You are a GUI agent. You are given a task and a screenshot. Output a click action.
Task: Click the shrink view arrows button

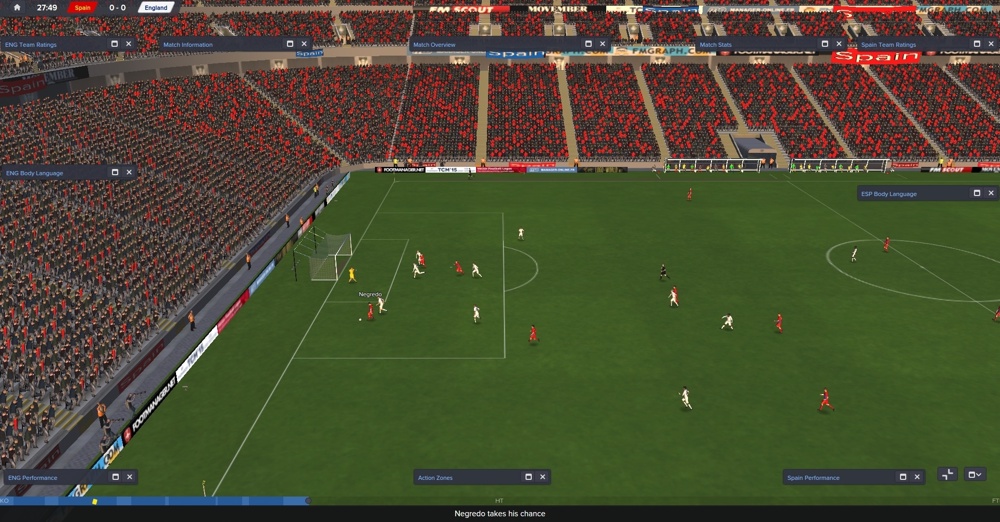click(x=948, y=474)
